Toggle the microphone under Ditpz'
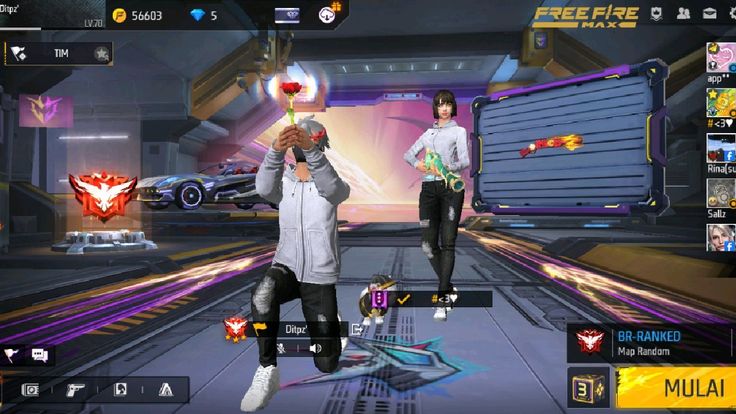 [283, 348]
